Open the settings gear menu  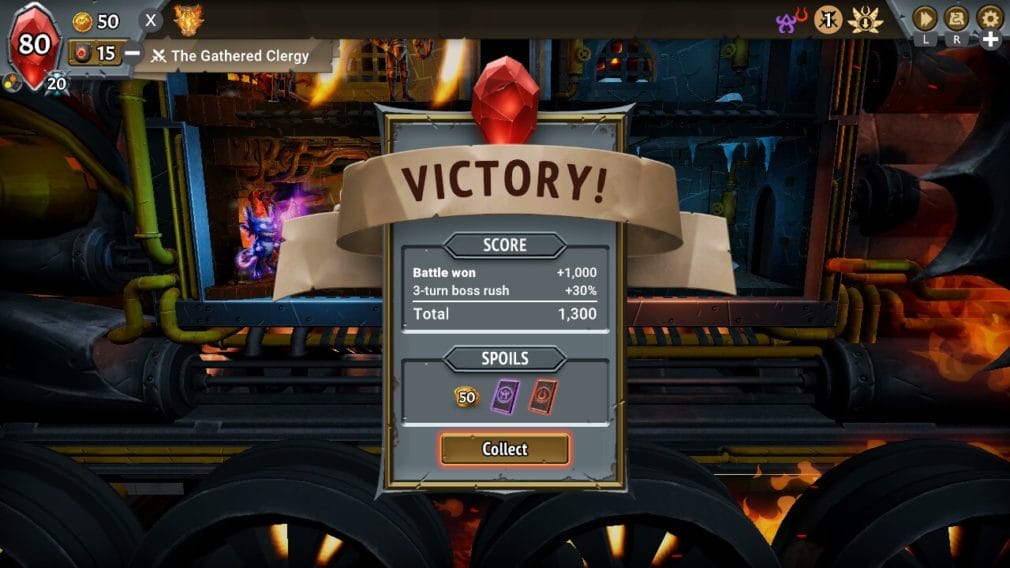989,18
